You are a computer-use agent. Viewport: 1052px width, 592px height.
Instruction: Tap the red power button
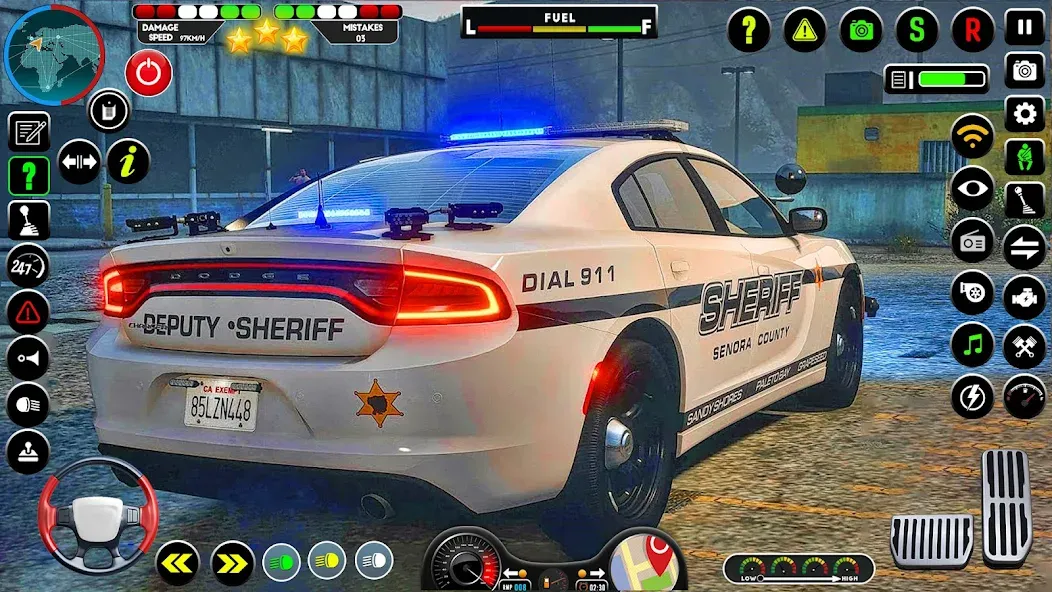(148, 73)
